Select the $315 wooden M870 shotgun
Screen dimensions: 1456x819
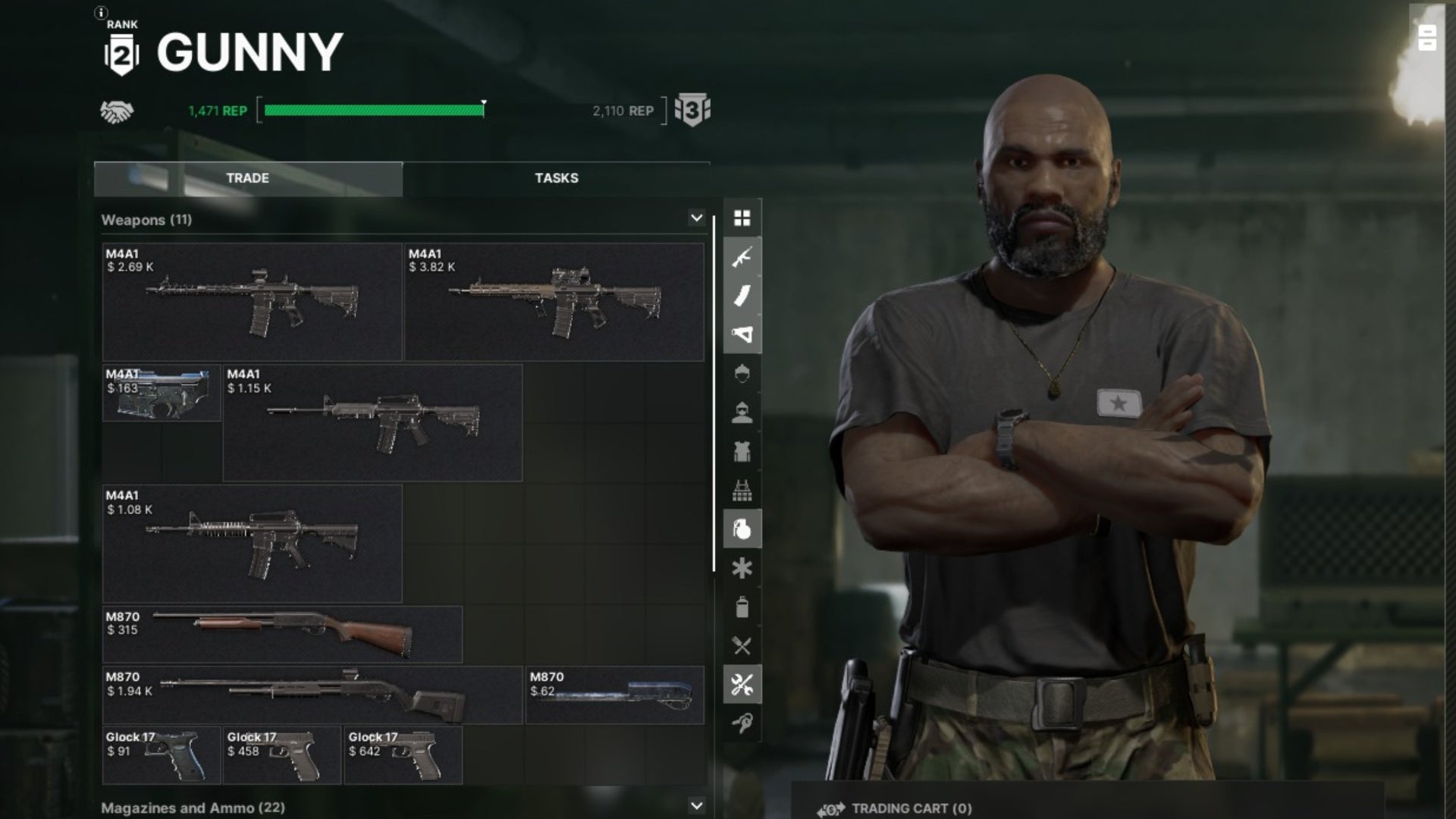coord(282,634)
